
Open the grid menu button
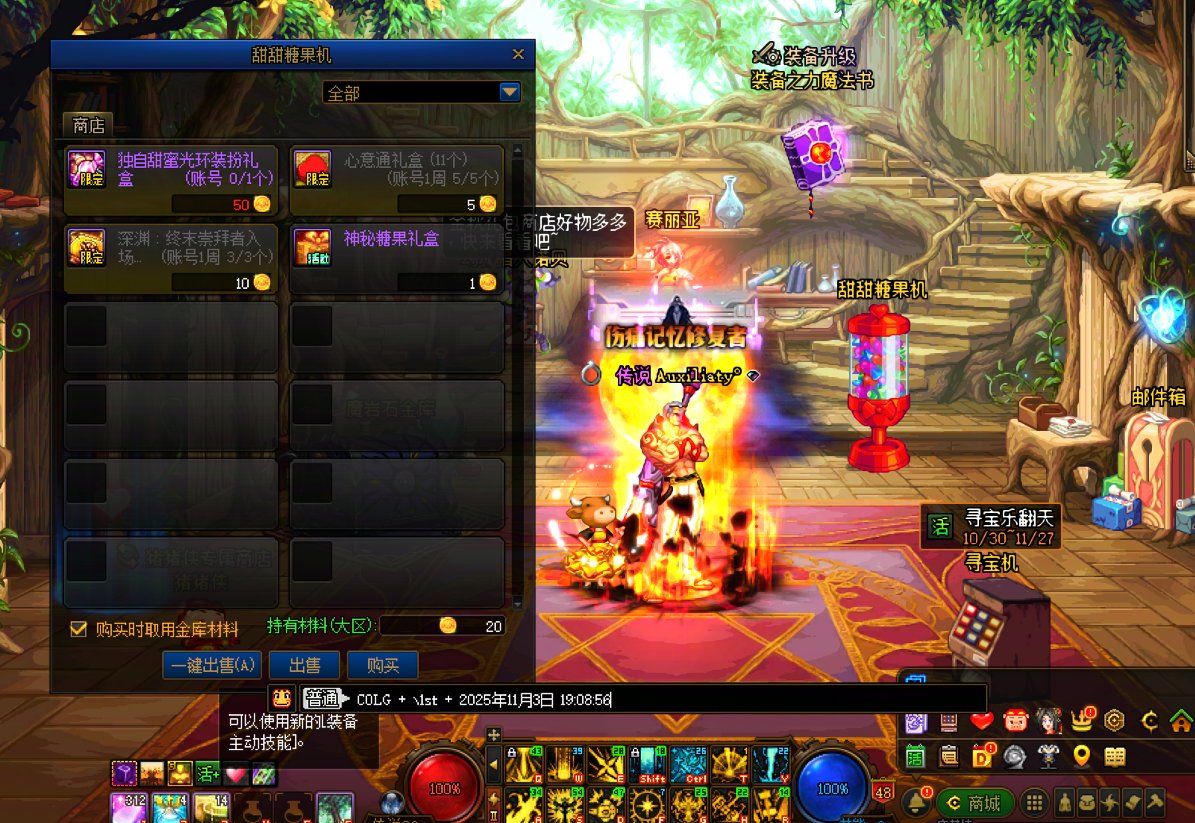1035,803
